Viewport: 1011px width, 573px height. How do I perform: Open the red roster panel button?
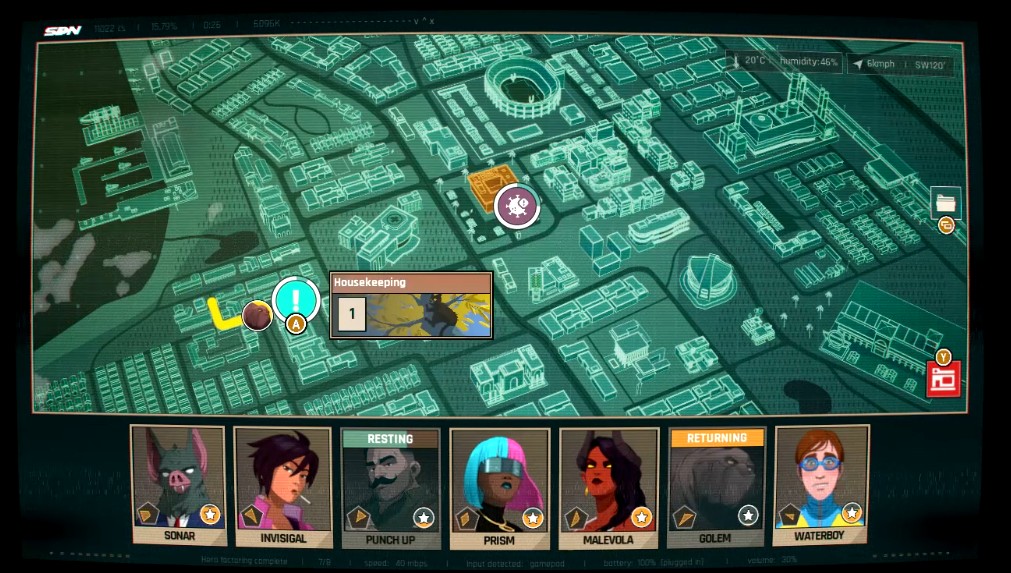pyautogui.click(x=942, y=380)
